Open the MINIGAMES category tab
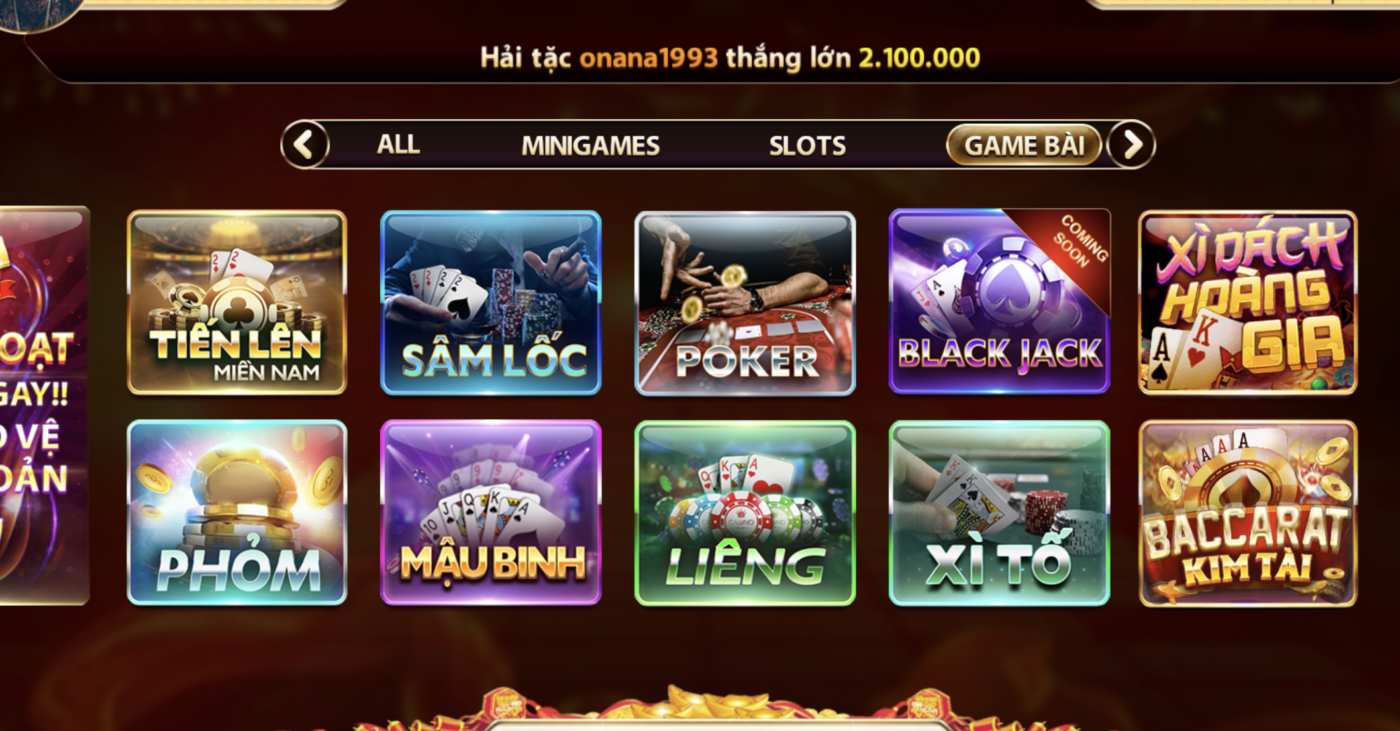 click(x=588, y=145)
